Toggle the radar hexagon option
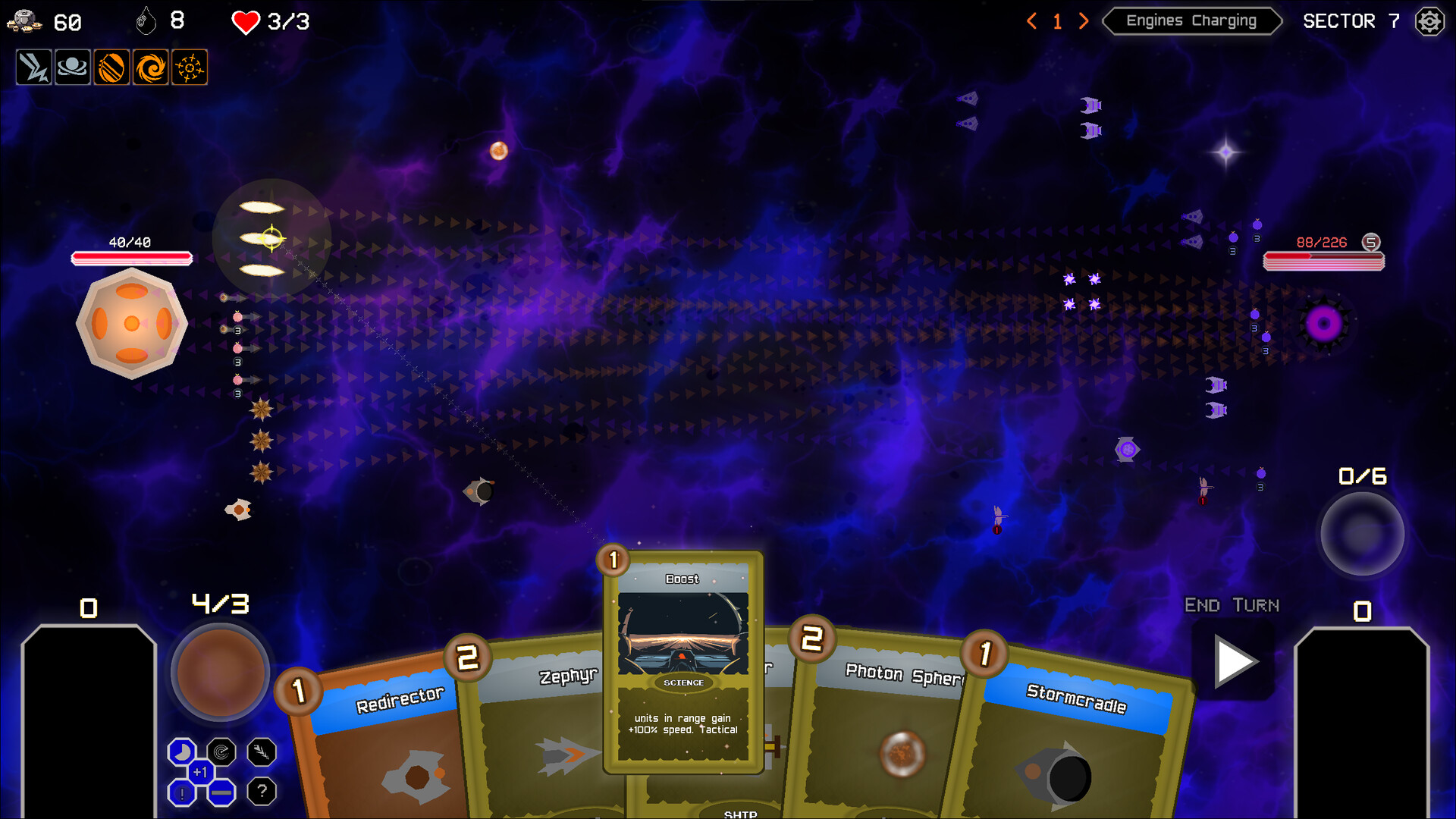 (221, 753)
